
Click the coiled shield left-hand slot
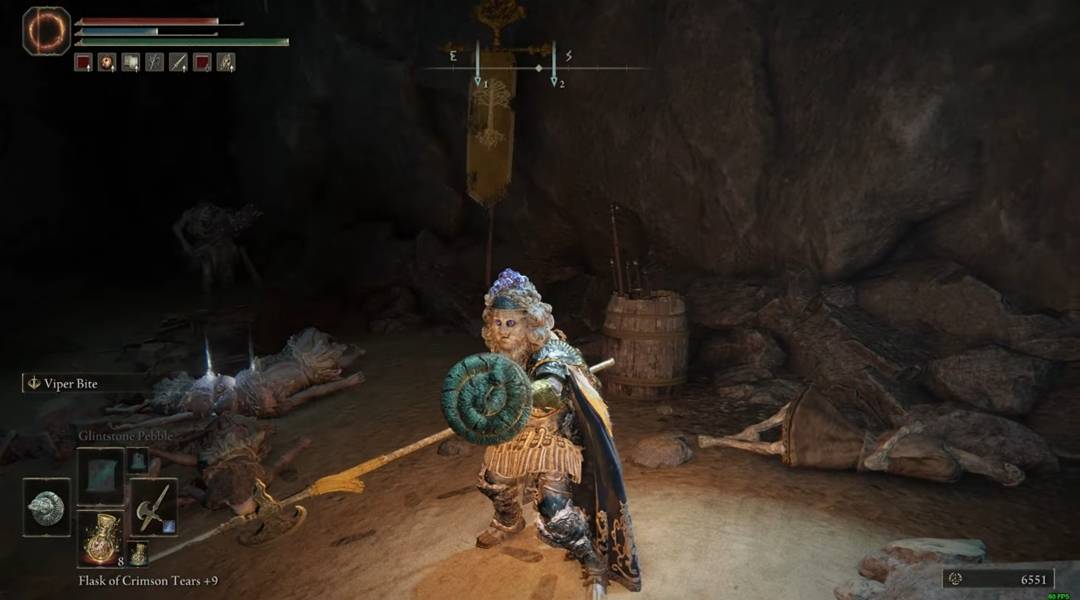tap(47, 507)
